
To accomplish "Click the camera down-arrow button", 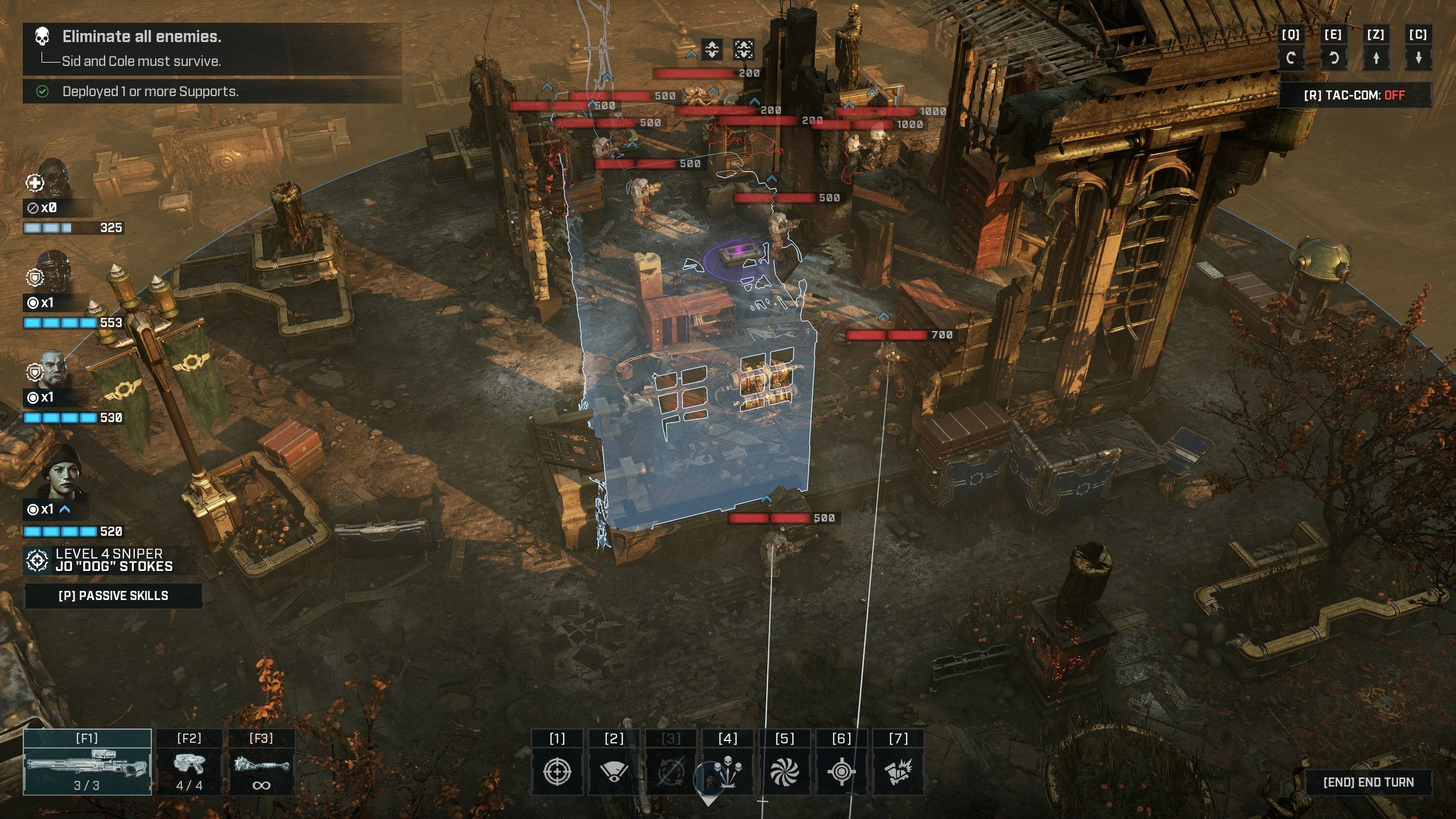I will pos(1418,57).
